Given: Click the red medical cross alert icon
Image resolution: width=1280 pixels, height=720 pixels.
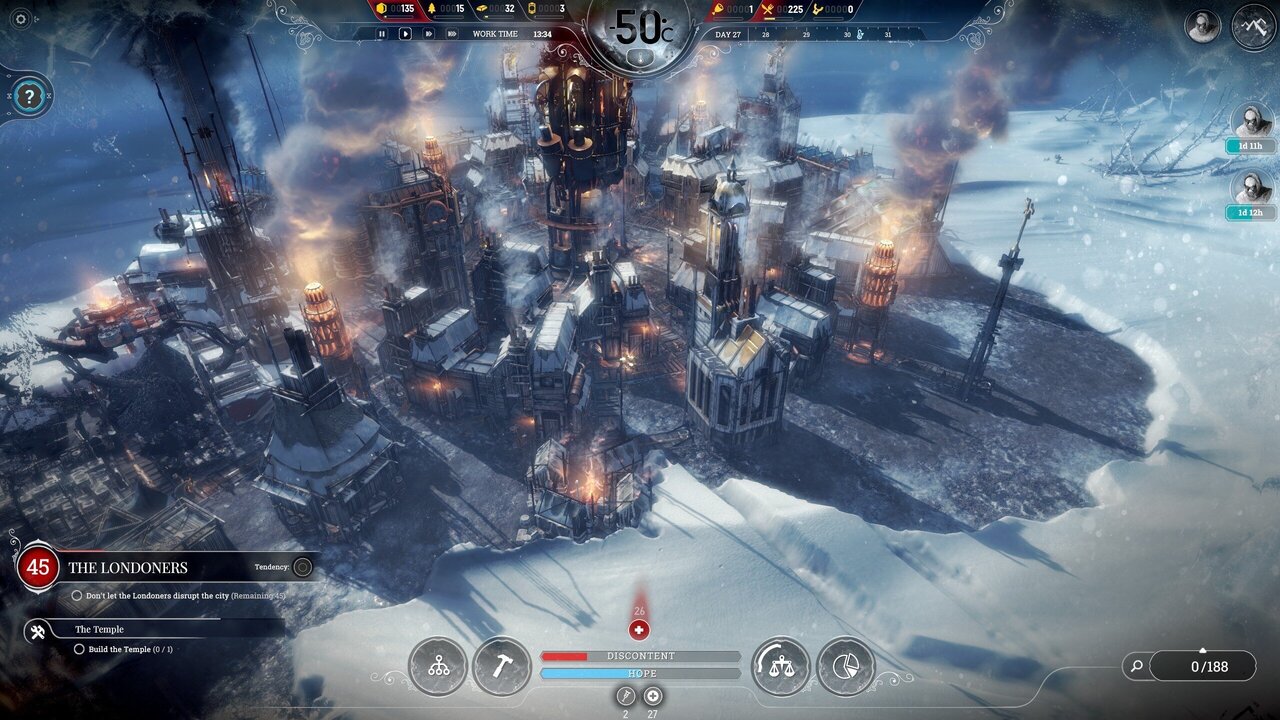Looking at the screenshot, I should [639, 630].
